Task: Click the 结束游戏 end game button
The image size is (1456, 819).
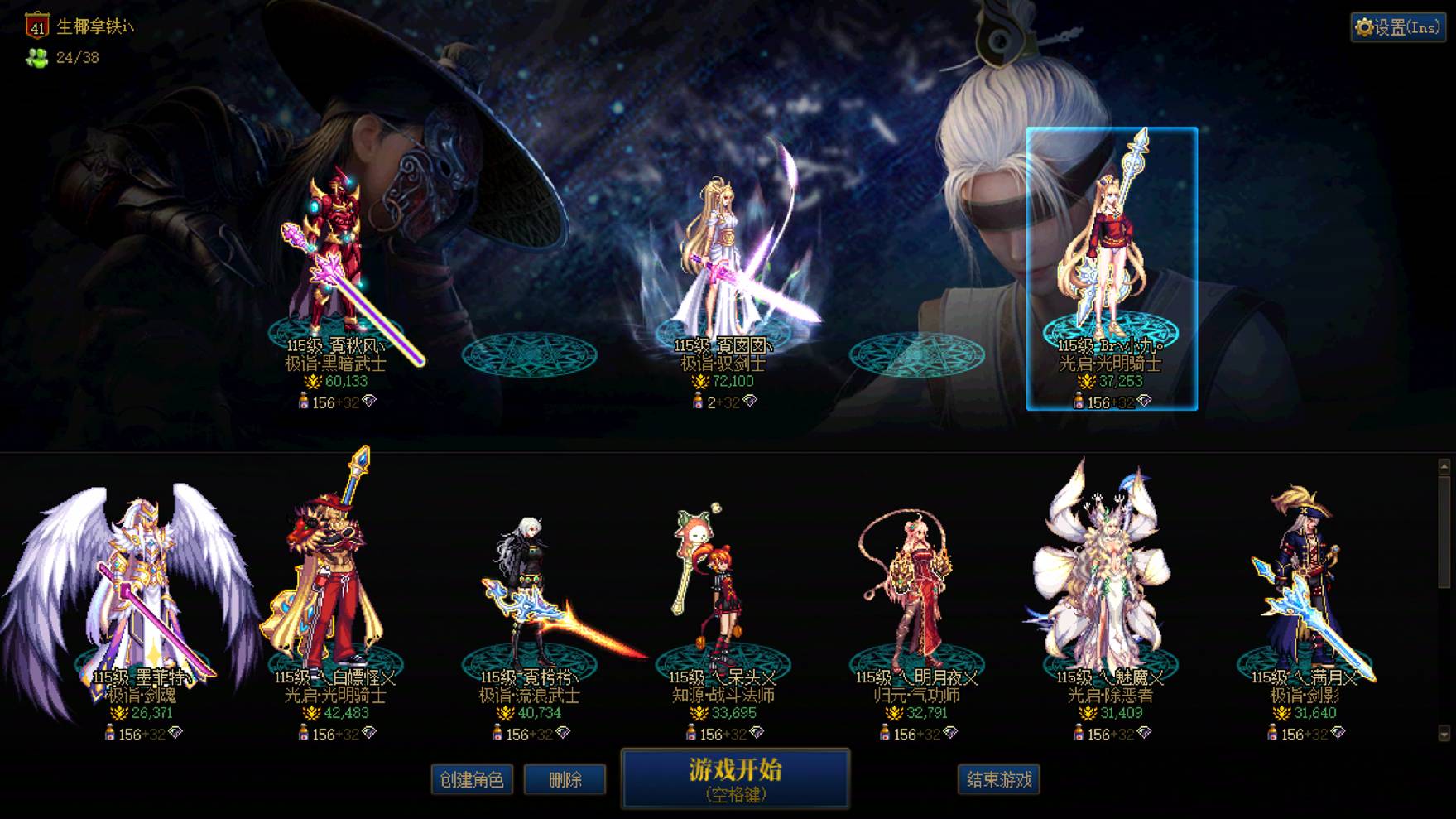Action: (x=998, y=779)
